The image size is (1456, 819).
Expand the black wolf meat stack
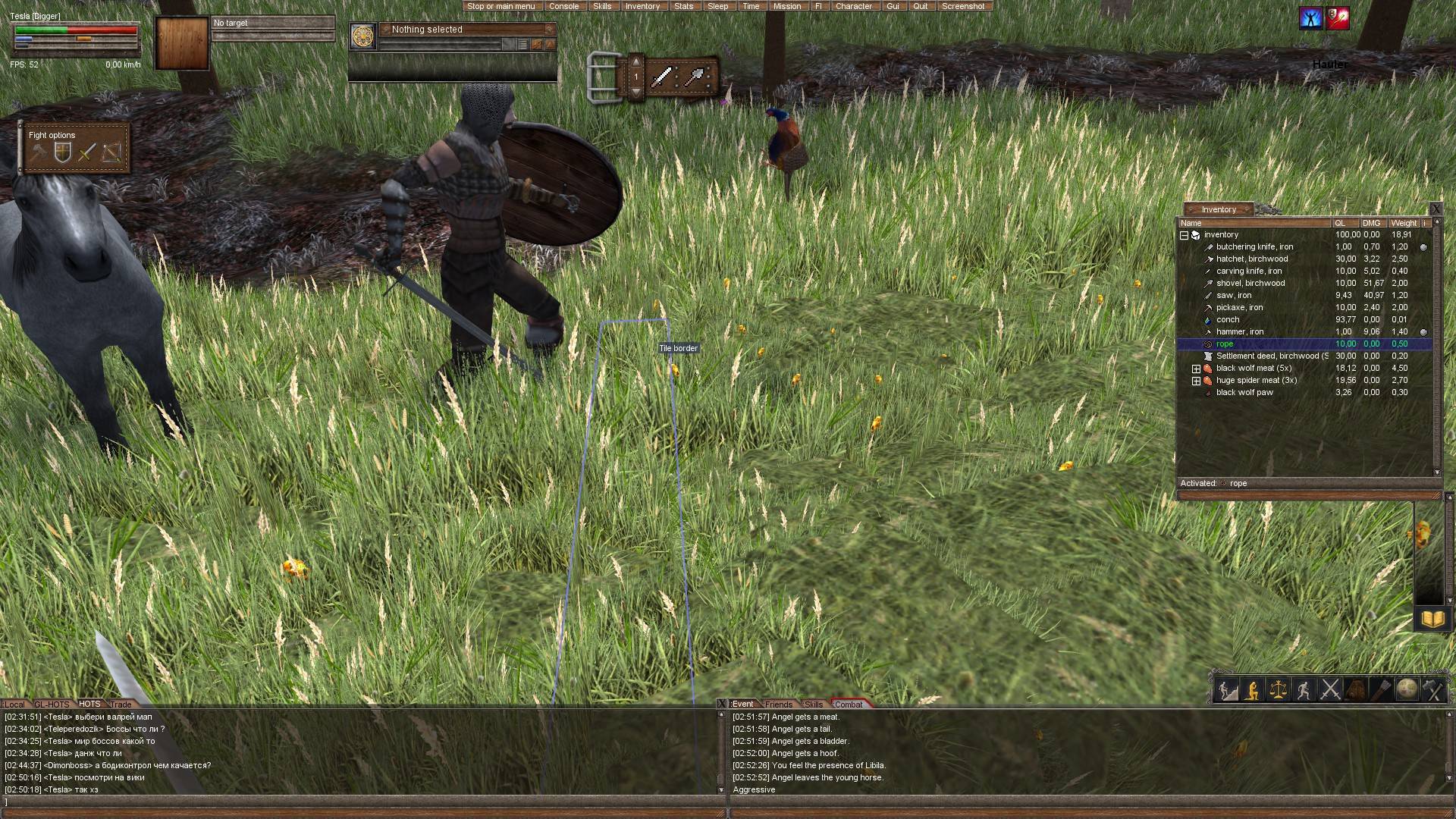1196,369
